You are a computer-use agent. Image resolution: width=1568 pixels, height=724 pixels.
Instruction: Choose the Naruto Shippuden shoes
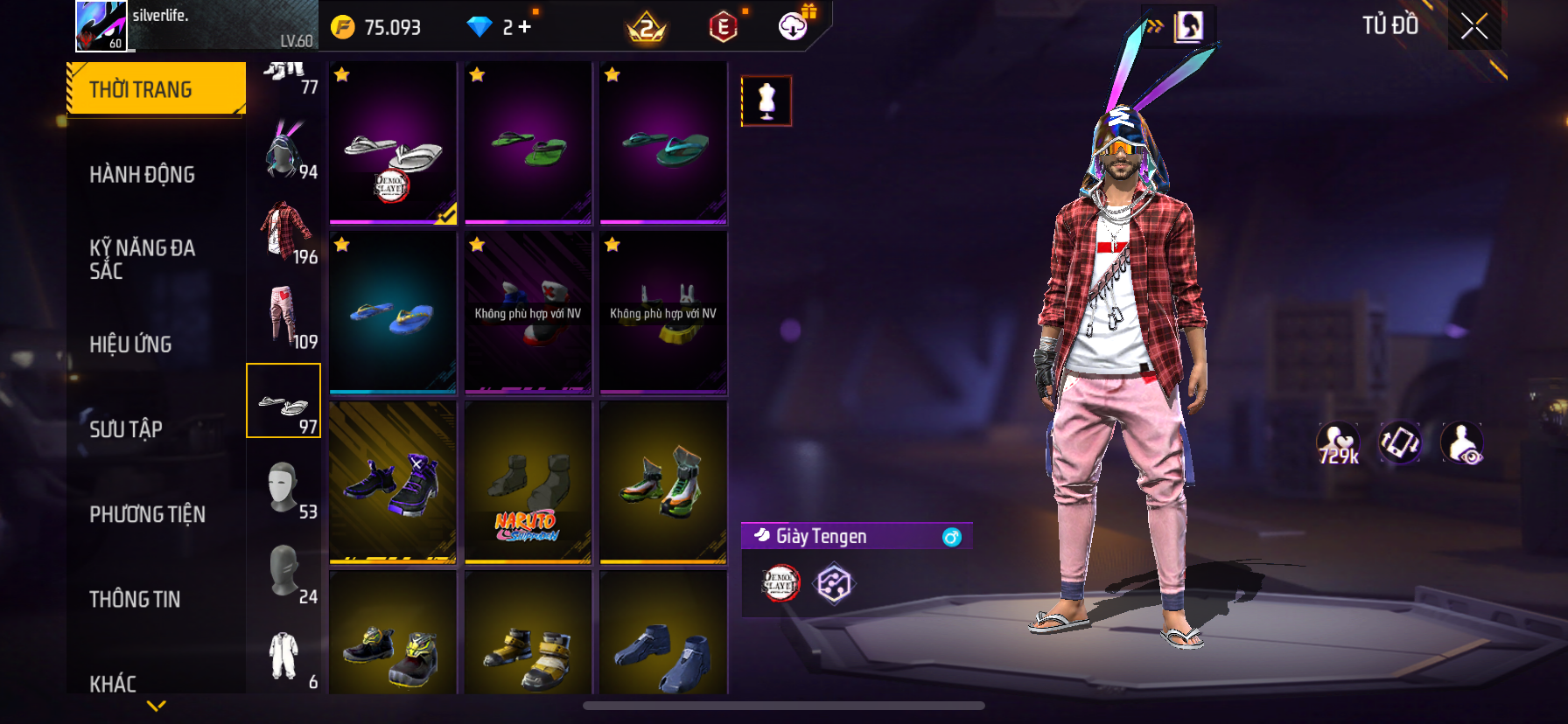point(528,483)
